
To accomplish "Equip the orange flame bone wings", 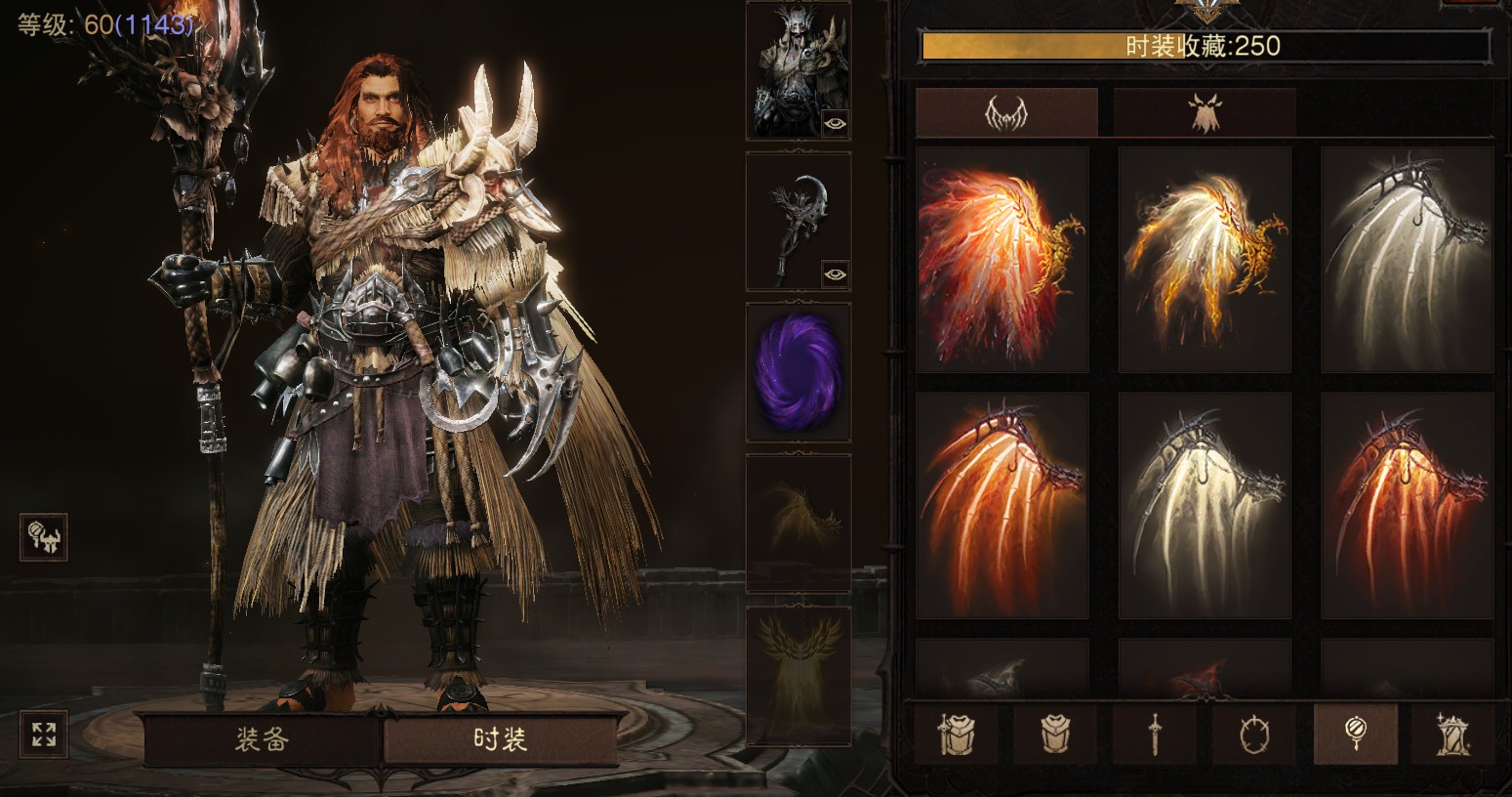I will (x=1002, y=505).
